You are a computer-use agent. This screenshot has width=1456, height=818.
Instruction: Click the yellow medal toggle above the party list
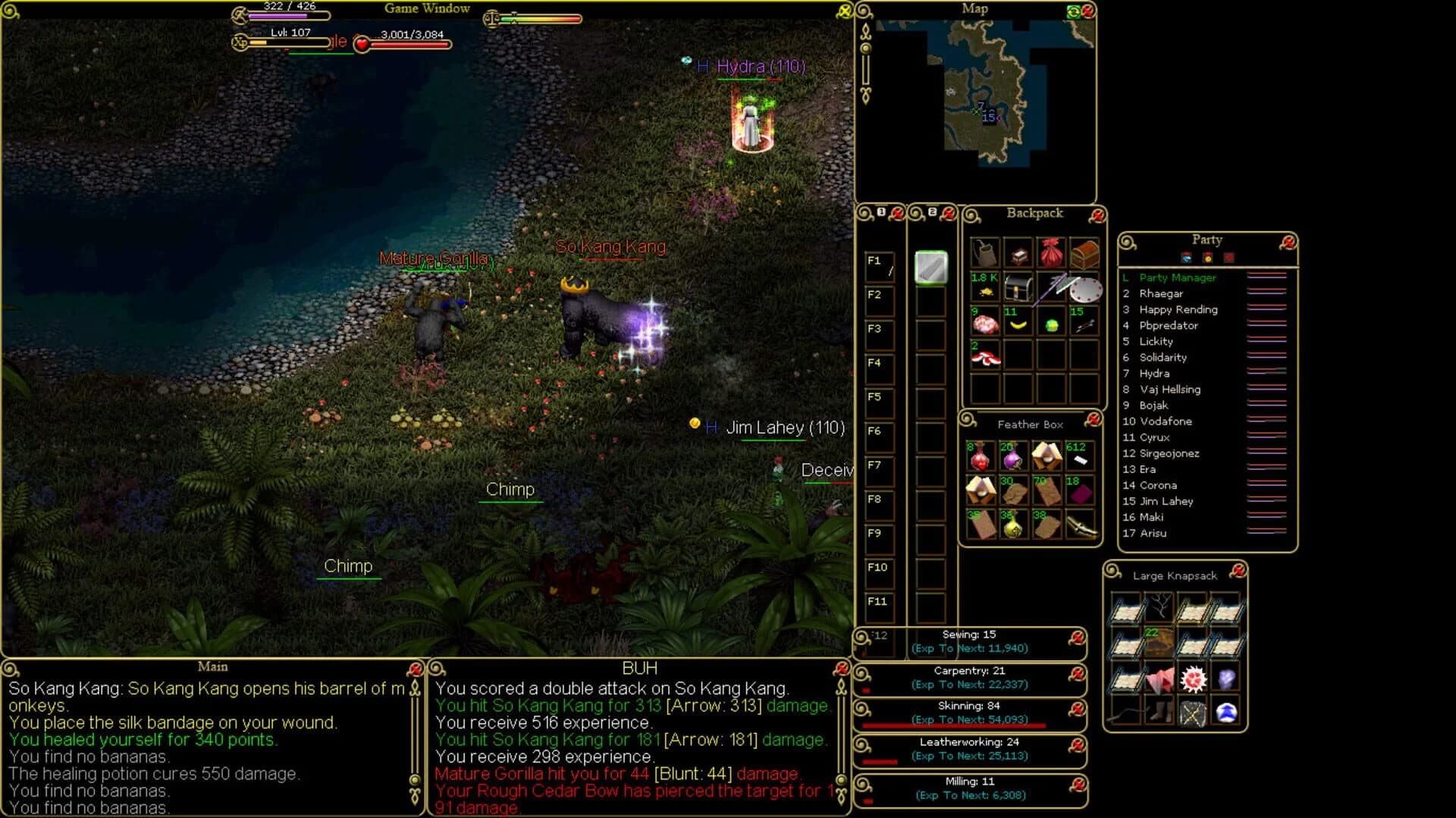[1208, 258]
